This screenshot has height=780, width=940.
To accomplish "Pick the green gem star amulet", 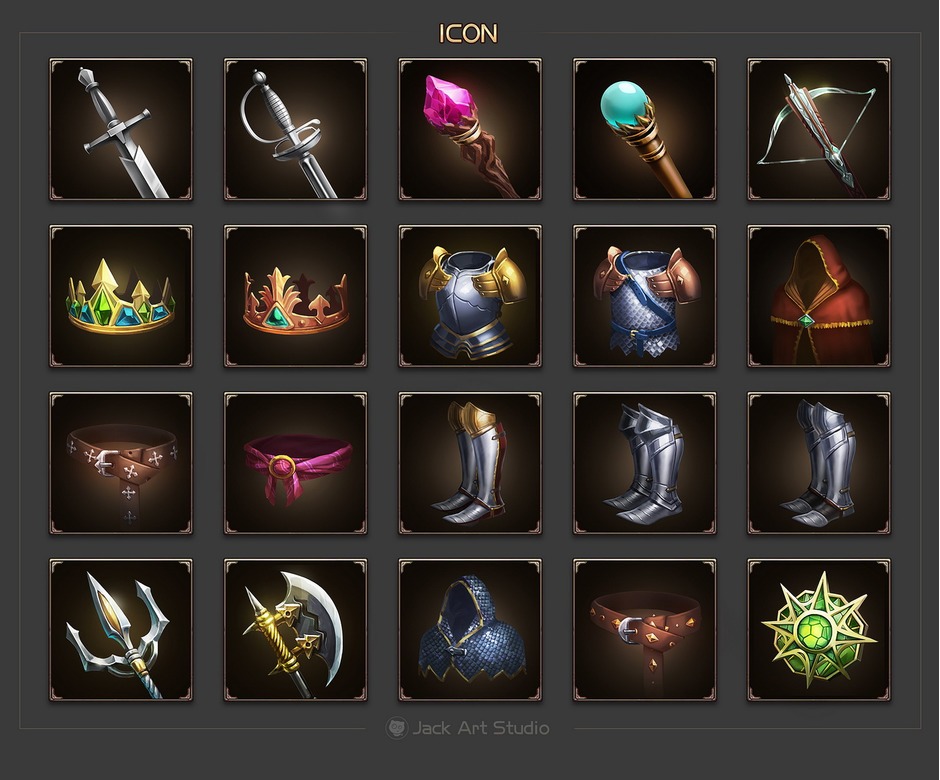I will click(819, 630).
